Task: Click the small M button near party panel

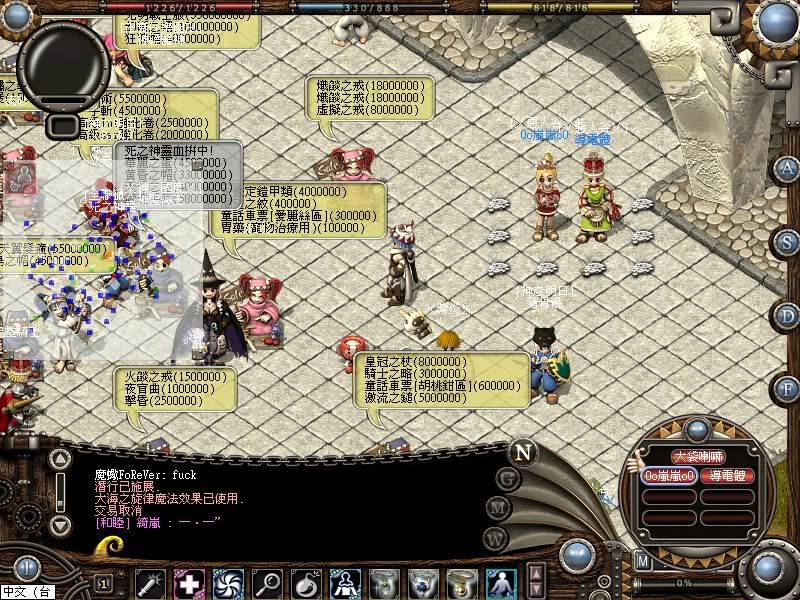Action: click(642, 562)
